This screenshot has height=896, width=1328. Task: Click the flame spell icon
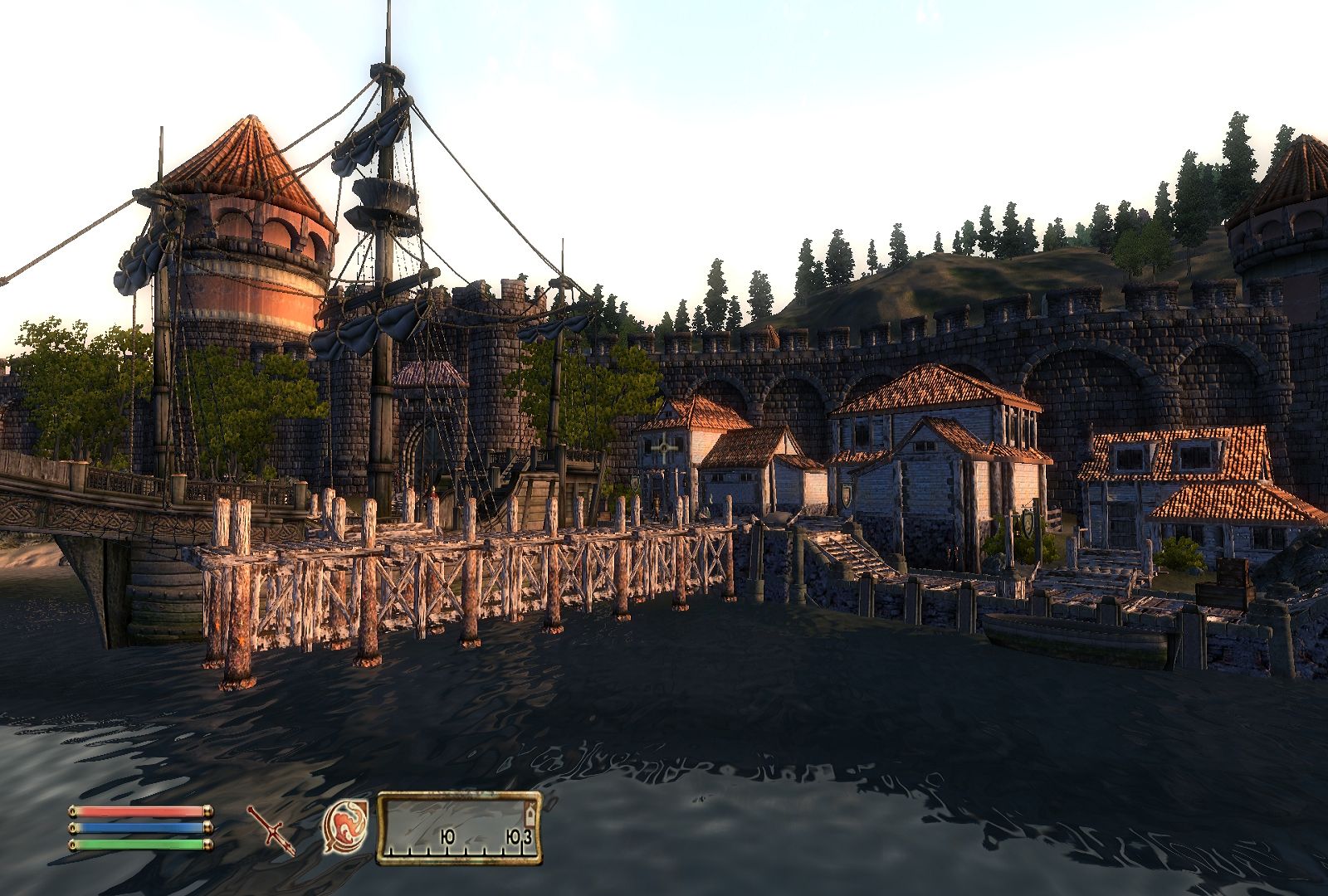click(x=345, y=827)
